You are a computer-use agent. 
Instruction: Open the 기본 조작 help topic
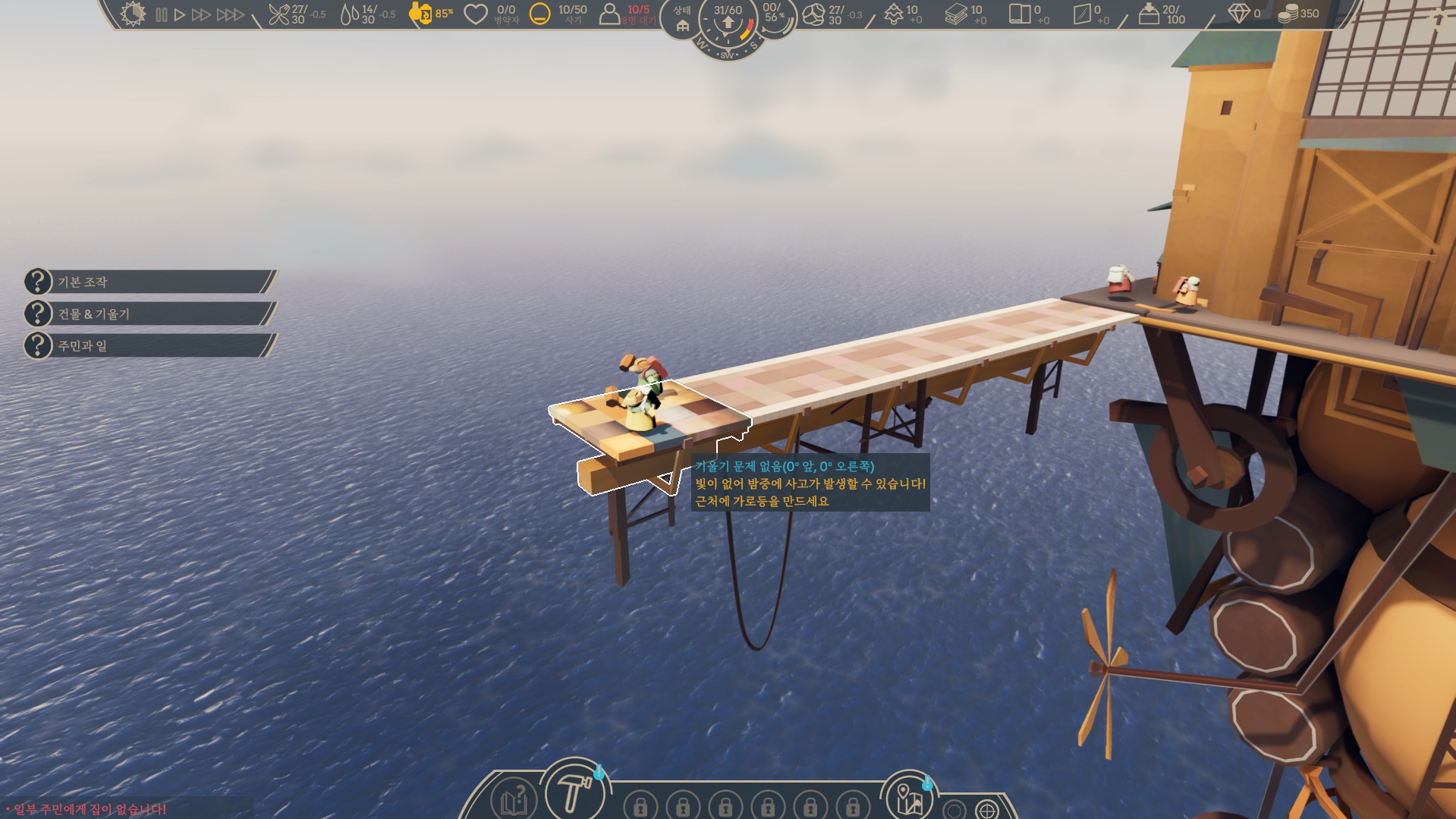click(148, 282)
